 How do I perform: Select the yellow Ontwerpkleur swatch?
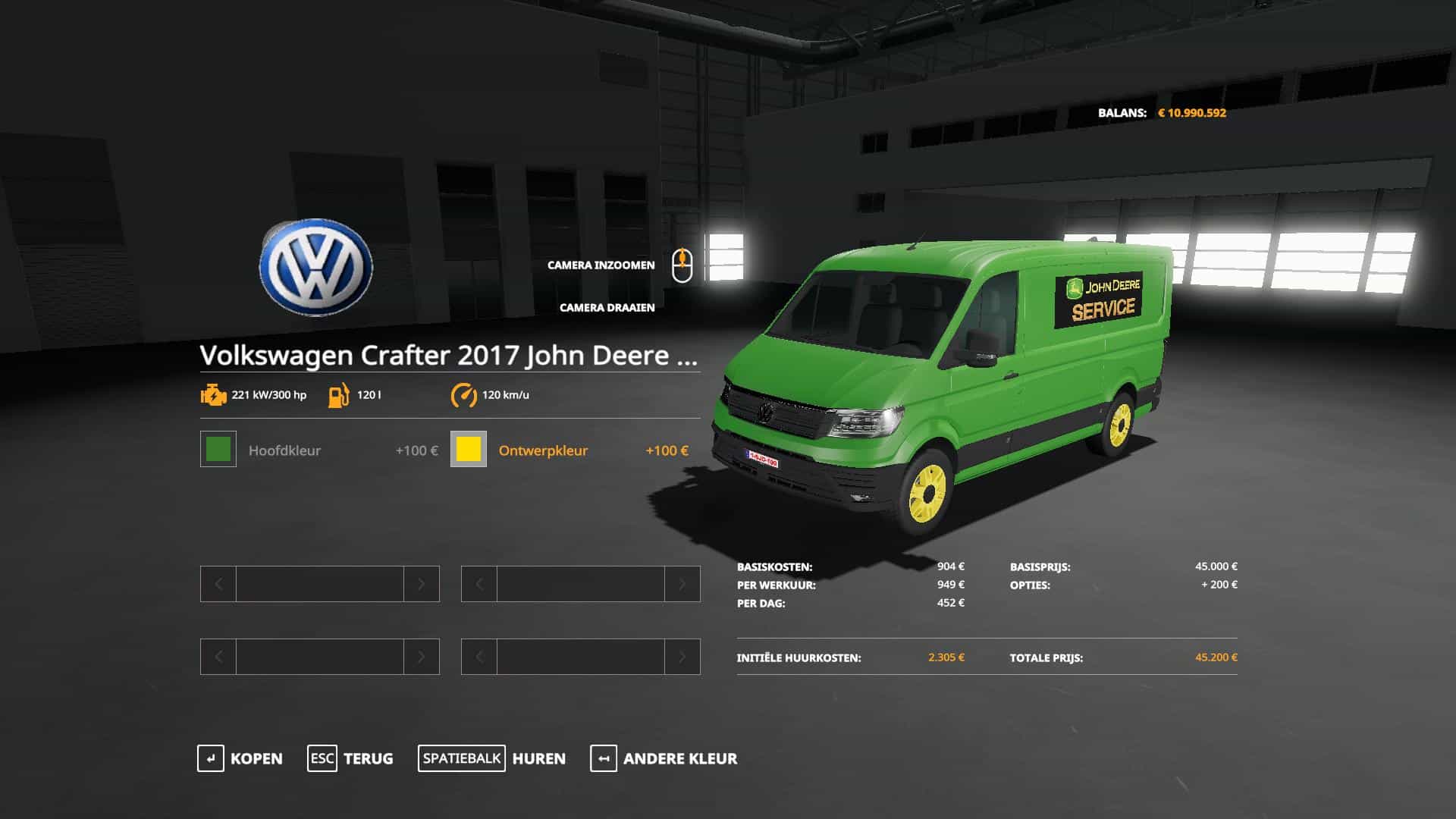(469, 449)
